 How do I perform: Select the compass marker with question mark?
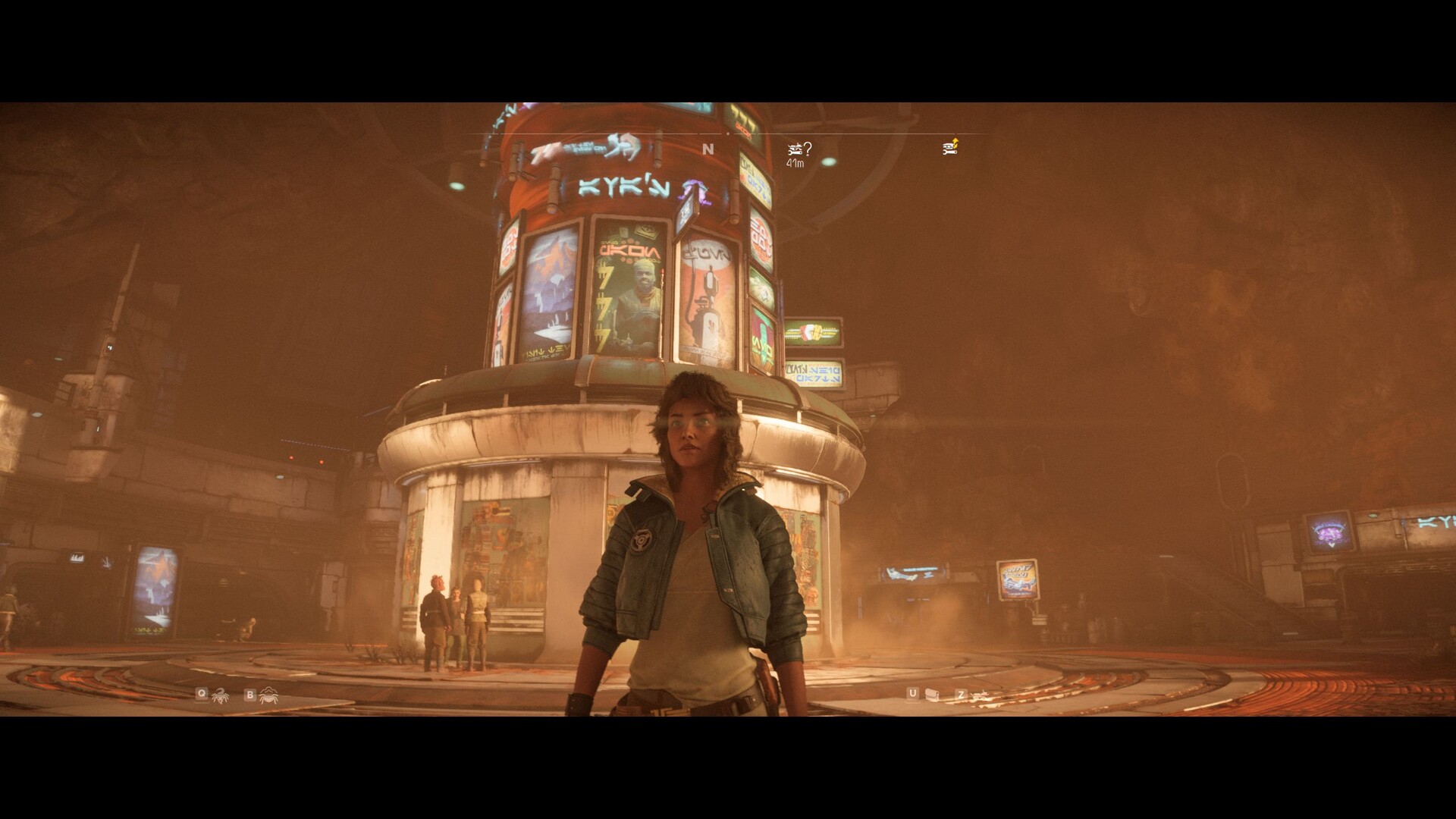pyautogui.click(x=799, y=149)
